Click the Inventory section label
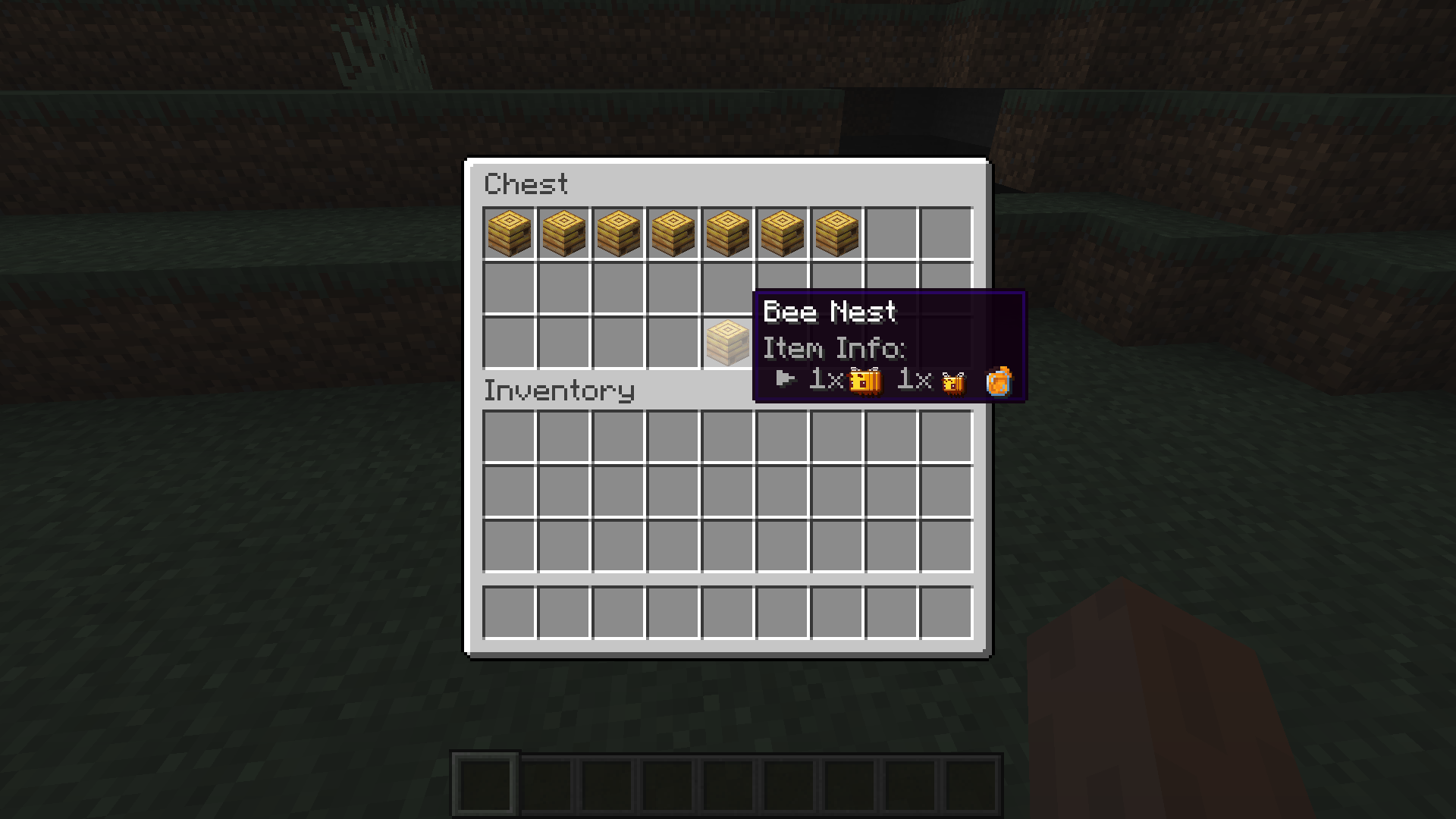Image resolution: width=1456 pixels, height=819 pixels. (x=559, y=391)
